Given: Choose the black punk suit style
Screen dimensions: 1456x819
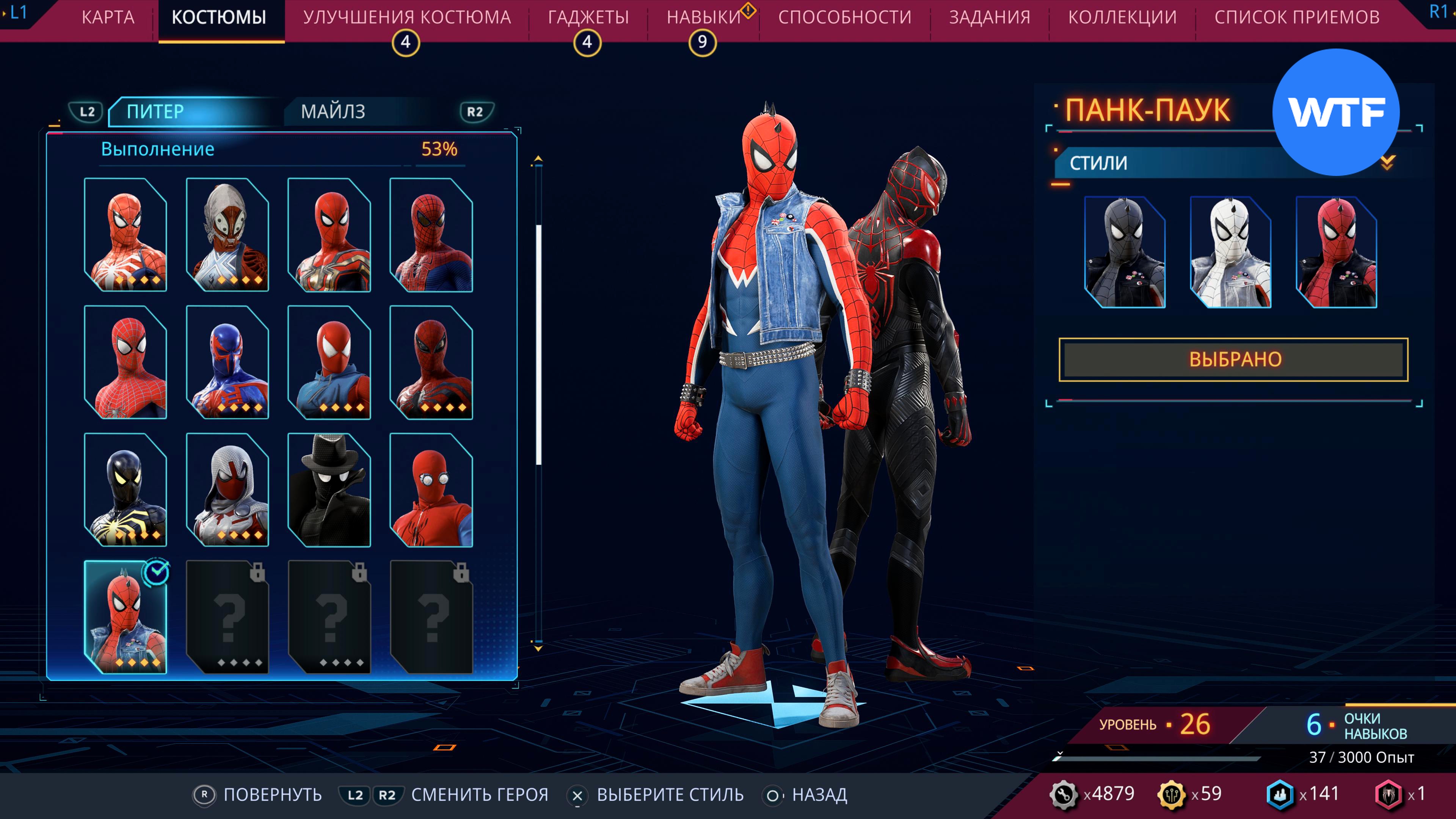Looking at the screenshot, I should tap(1125, 252).
